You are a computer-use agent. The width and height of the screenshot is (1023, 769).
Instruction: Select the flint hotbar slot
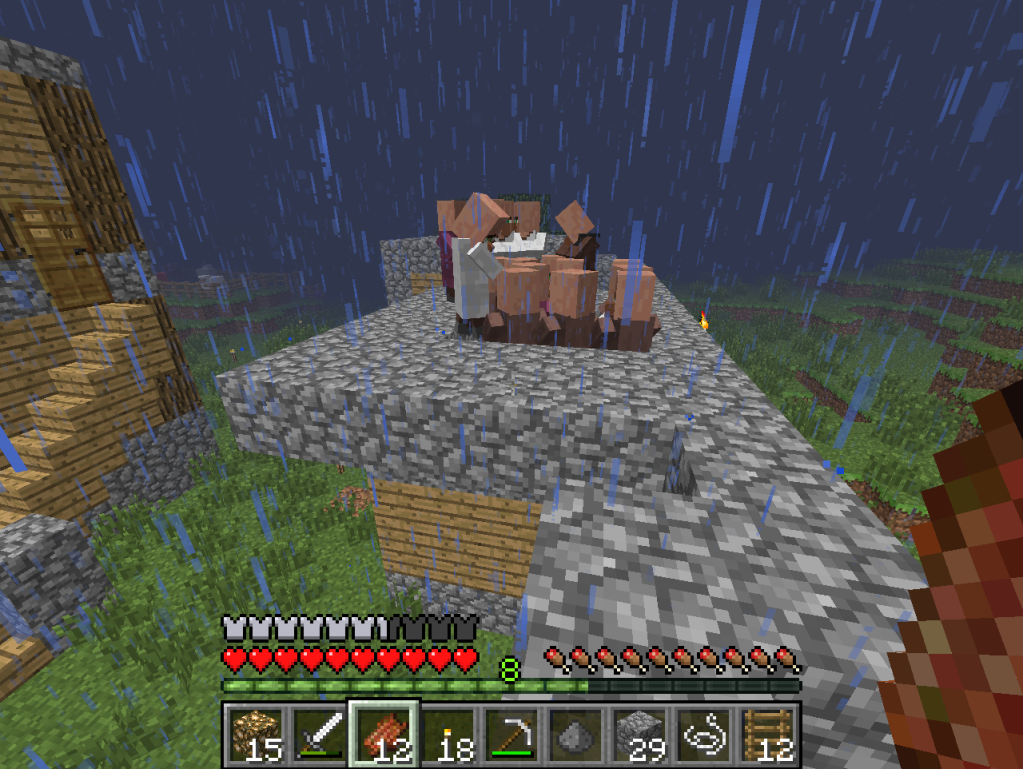(x=577, y=734)
